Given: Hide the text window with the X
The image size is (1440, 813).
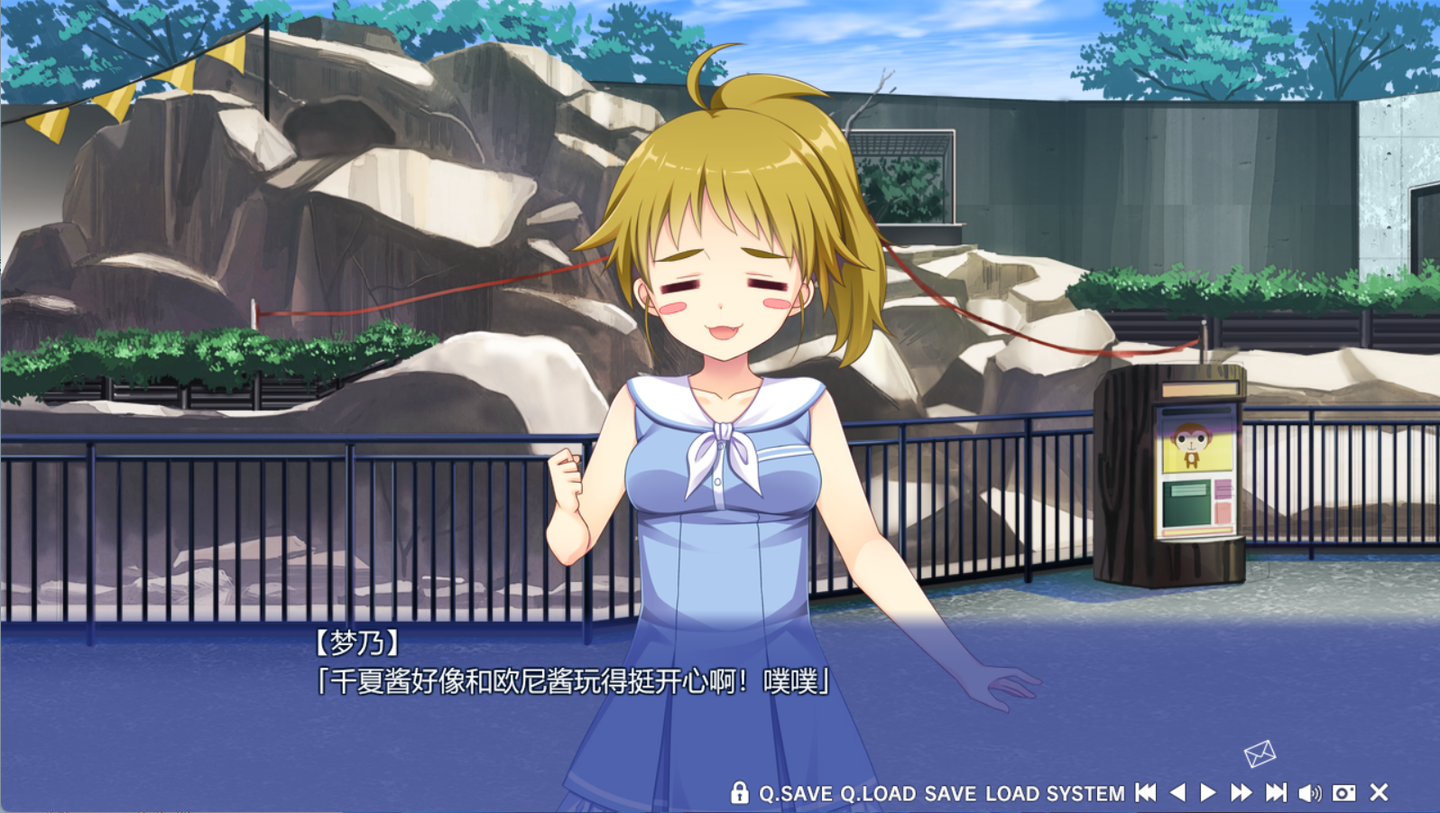Looking at the screenshot, I should point(1379,793).
